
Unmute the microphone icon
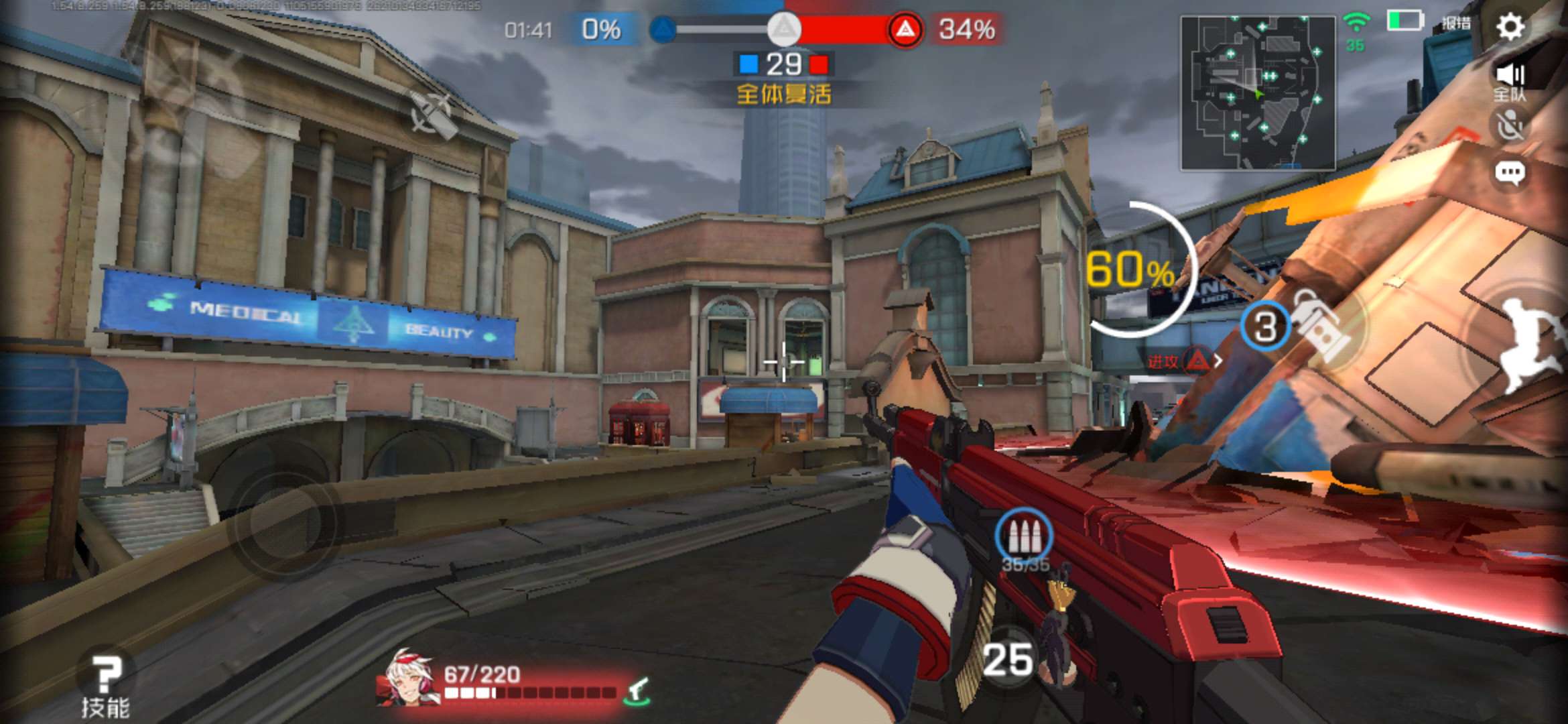[x=1510, y=125]
